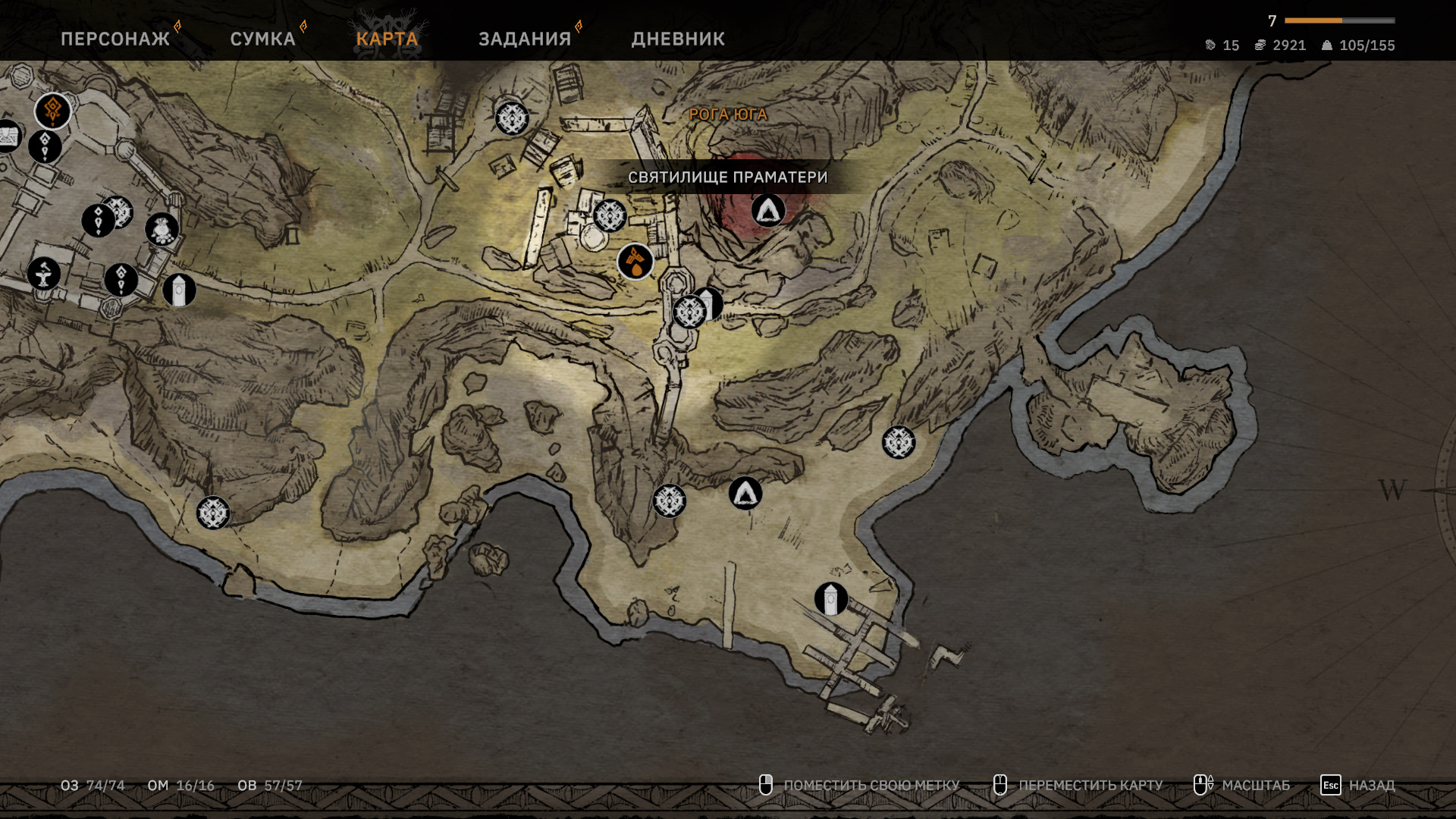Choose the camp tent marker on southern beach
The height and width of the screenshot is (819, 1456).
(745, 494)
